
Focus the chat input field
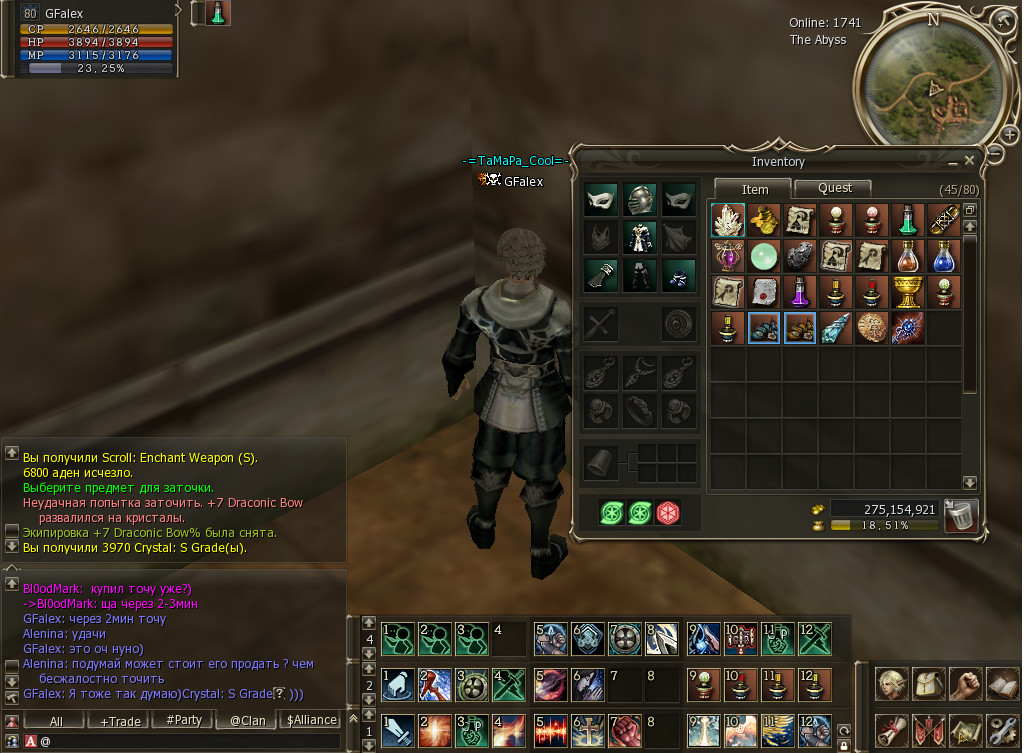(x=190, y=741)
